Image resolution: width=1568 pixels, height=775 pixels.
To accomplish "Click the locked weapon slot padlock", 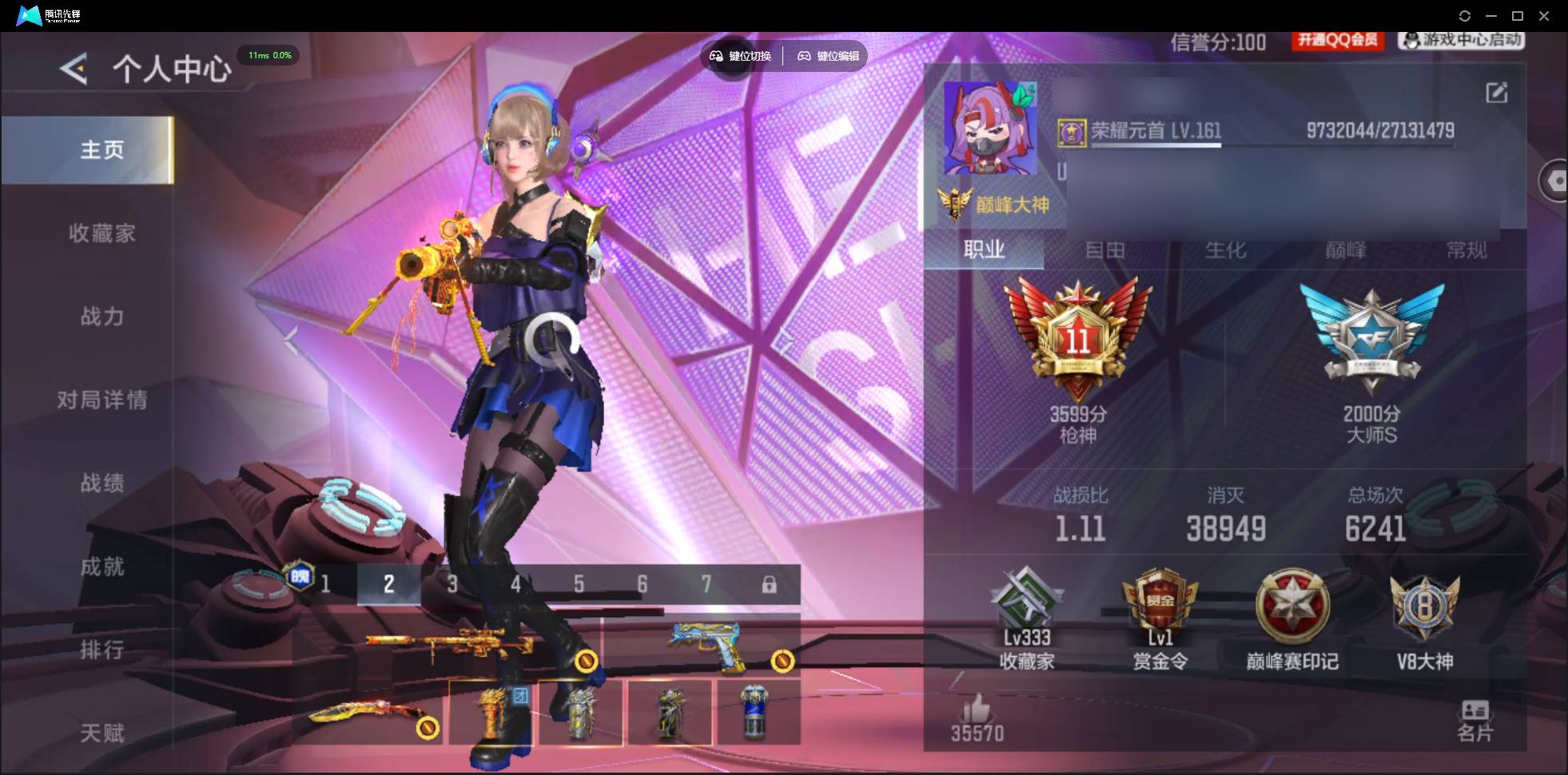I will pyautogui.click(x=770, y=584).
